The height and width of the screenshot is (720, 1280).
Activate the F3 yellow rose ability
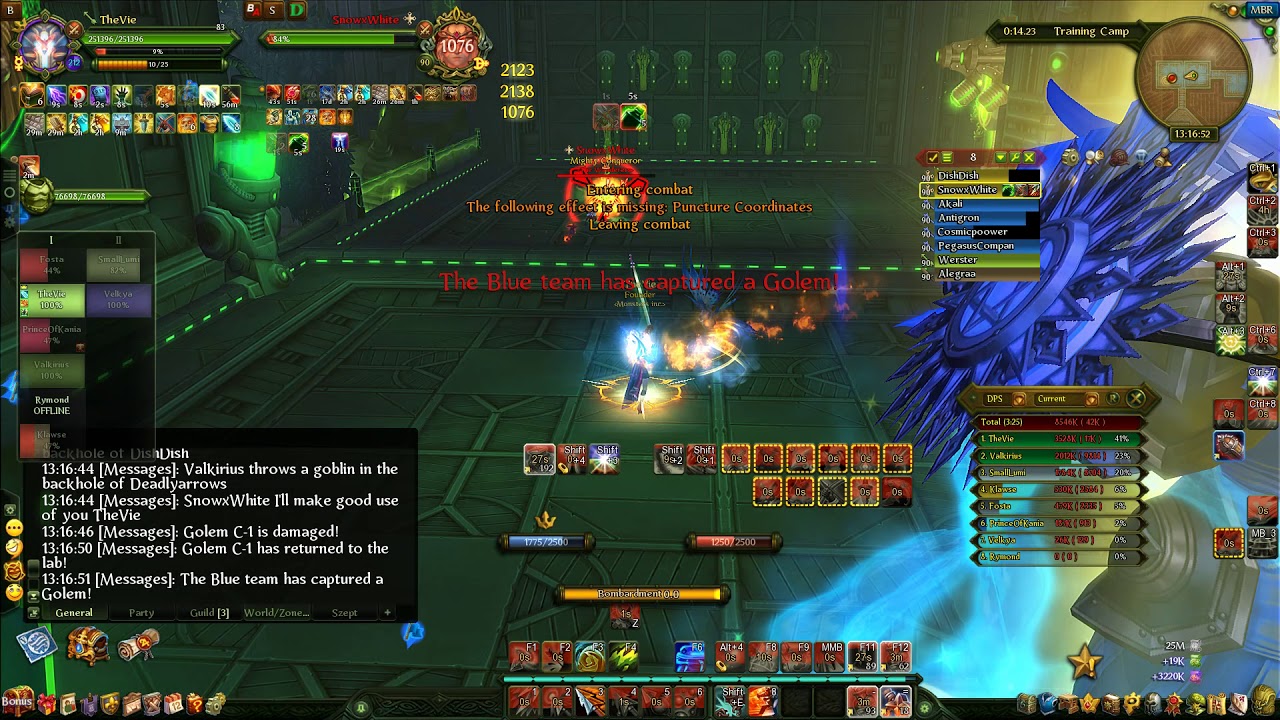pyautogui.click(x=591, y=657)
